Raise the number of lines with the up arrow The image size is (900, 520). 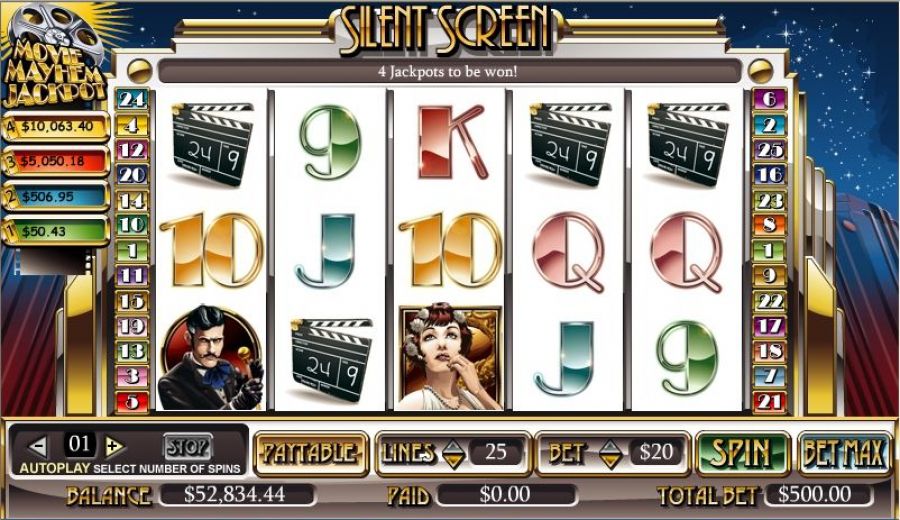pyautogui.click(x=454, y=445)
